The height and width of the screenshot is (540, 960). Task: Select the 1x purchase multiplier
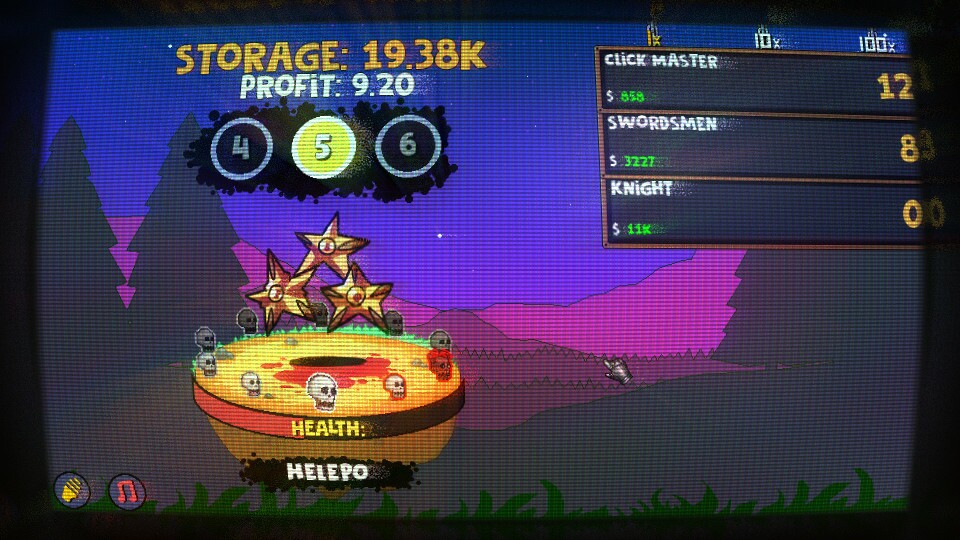coord(655,40)
